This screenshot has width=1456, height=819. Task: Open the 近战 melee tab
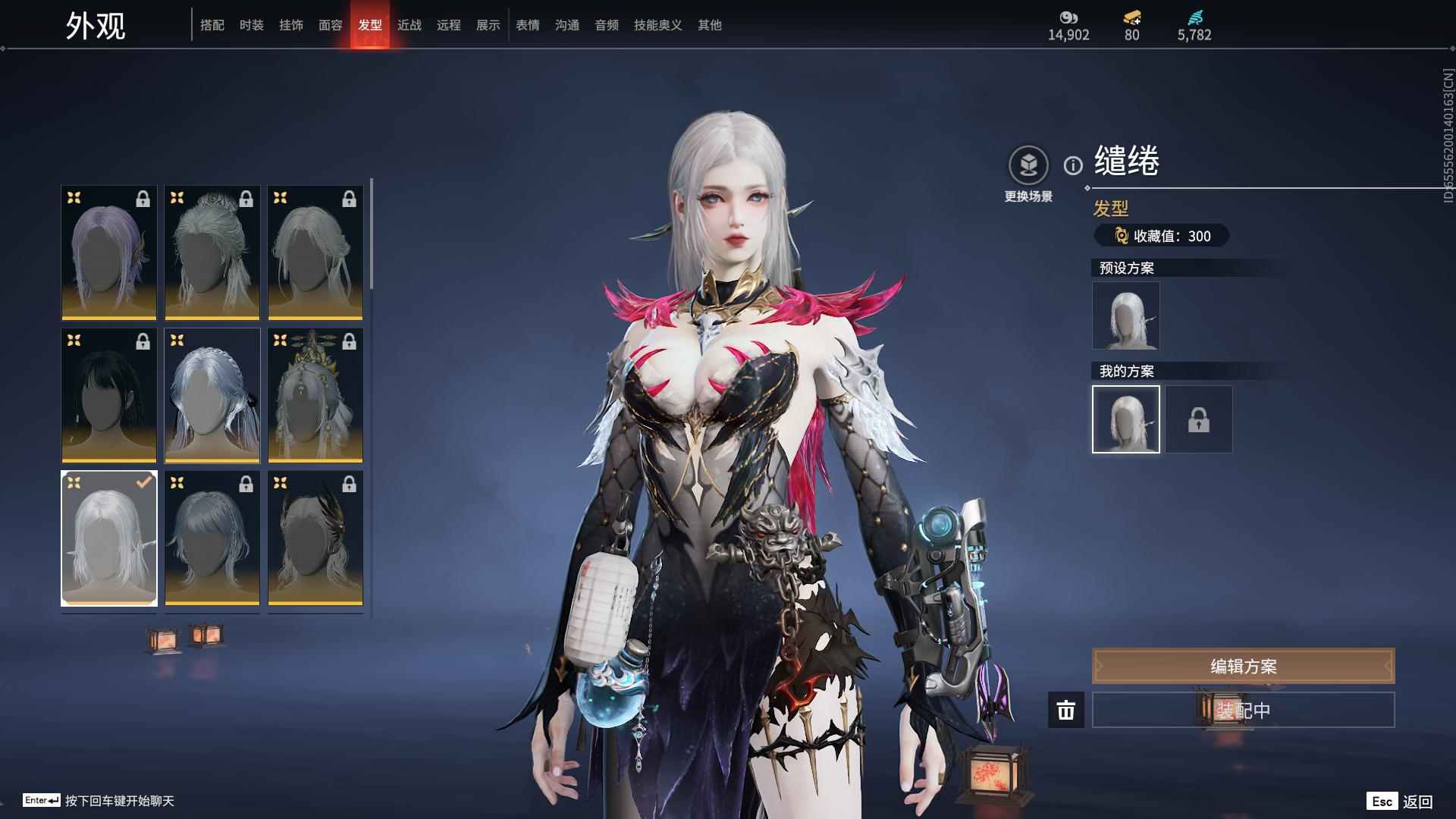click(x=409, y=25)
